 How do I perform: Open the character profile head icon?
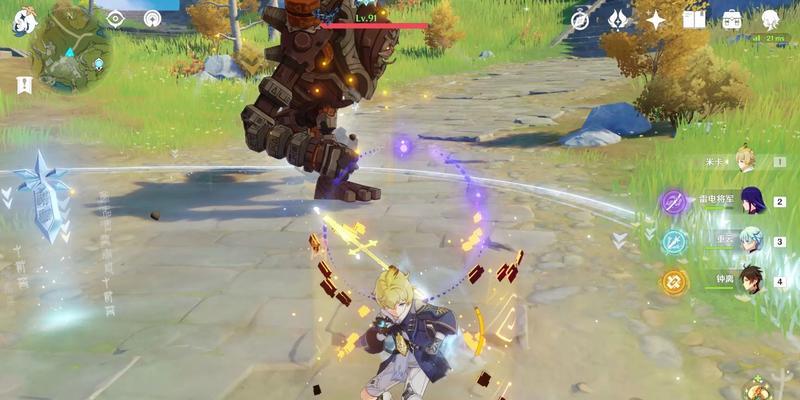click(x=770, y=19)
